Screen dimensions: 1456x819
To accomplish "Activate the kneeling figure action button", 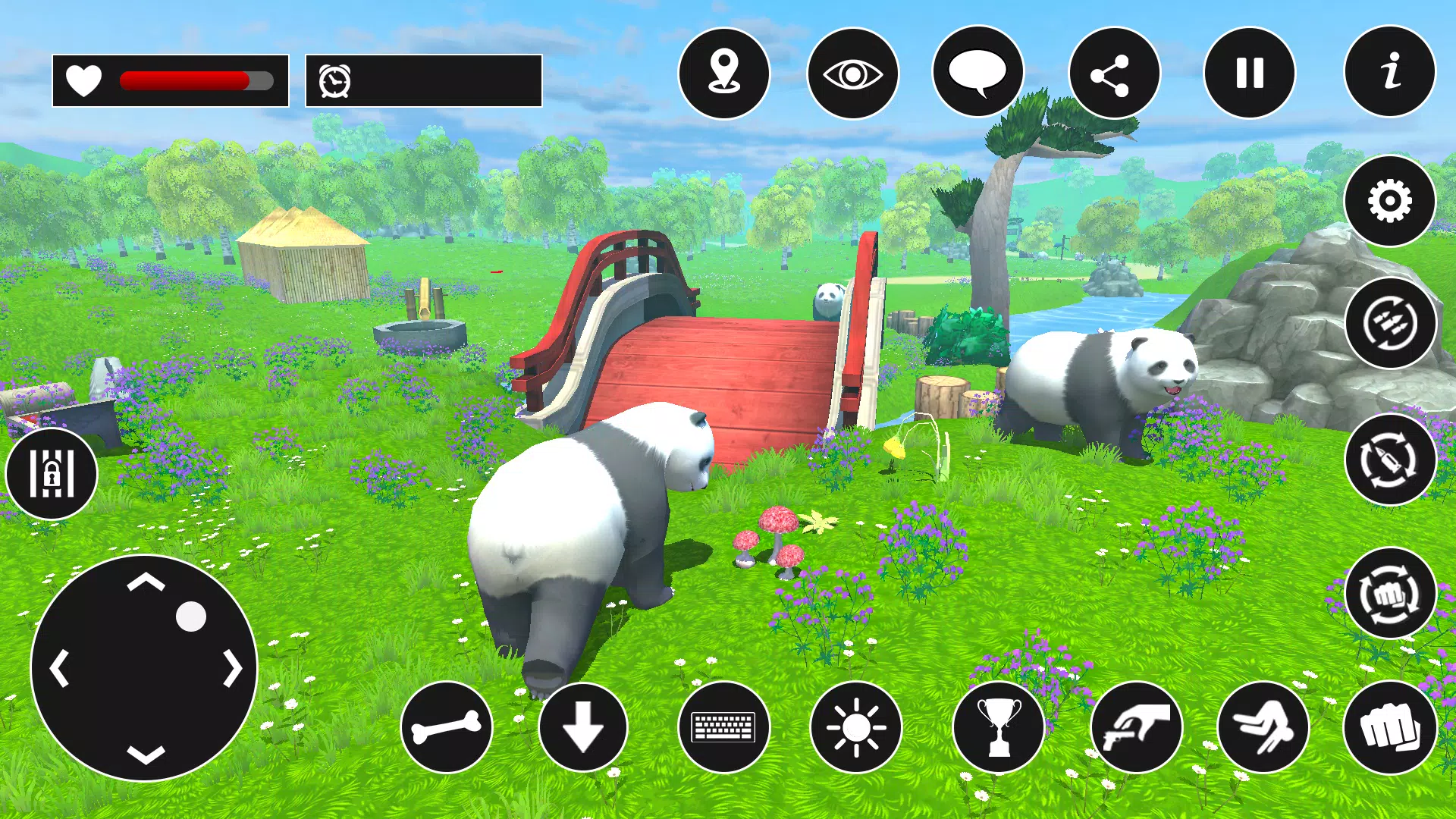I will click(1263, 727).
